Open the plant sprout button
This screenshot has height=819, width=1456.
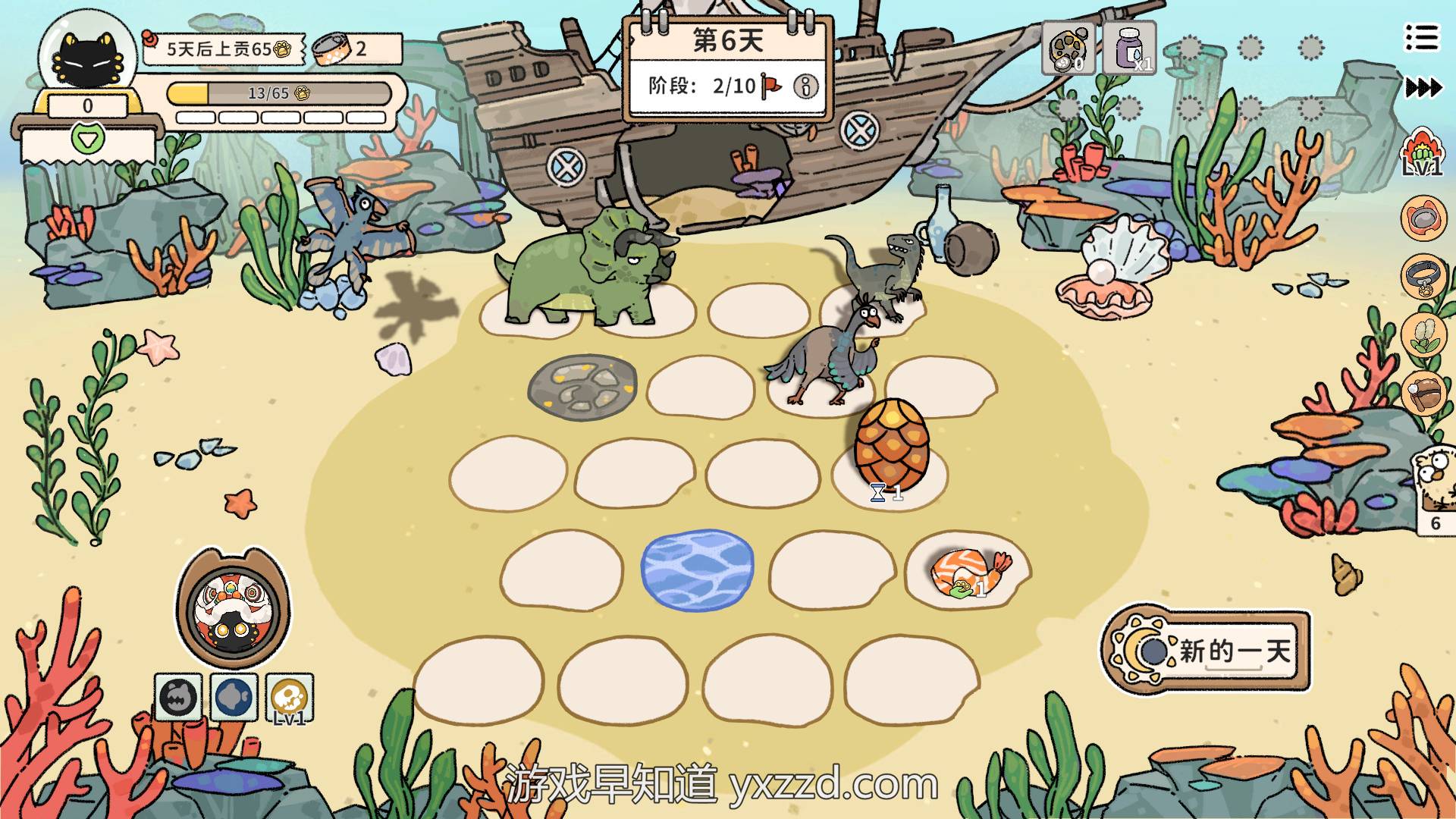pyautogui.click(x=1422, y=334)
